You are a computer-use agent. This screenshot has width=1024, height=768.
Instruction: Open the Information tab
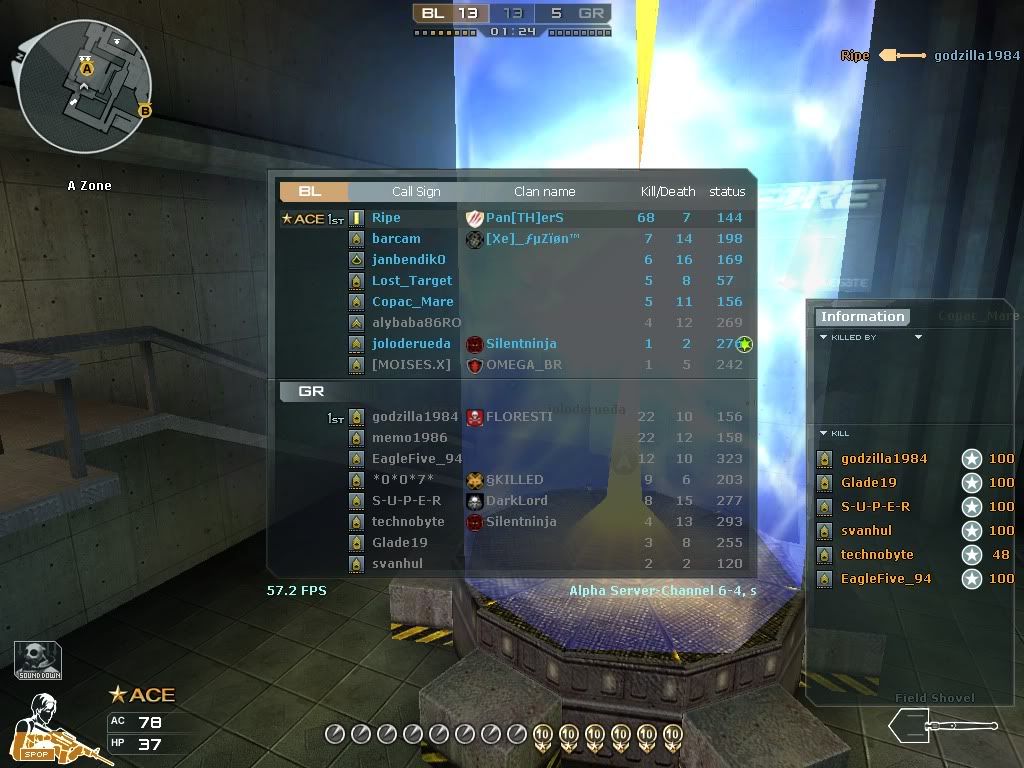[x=861, y=317]
